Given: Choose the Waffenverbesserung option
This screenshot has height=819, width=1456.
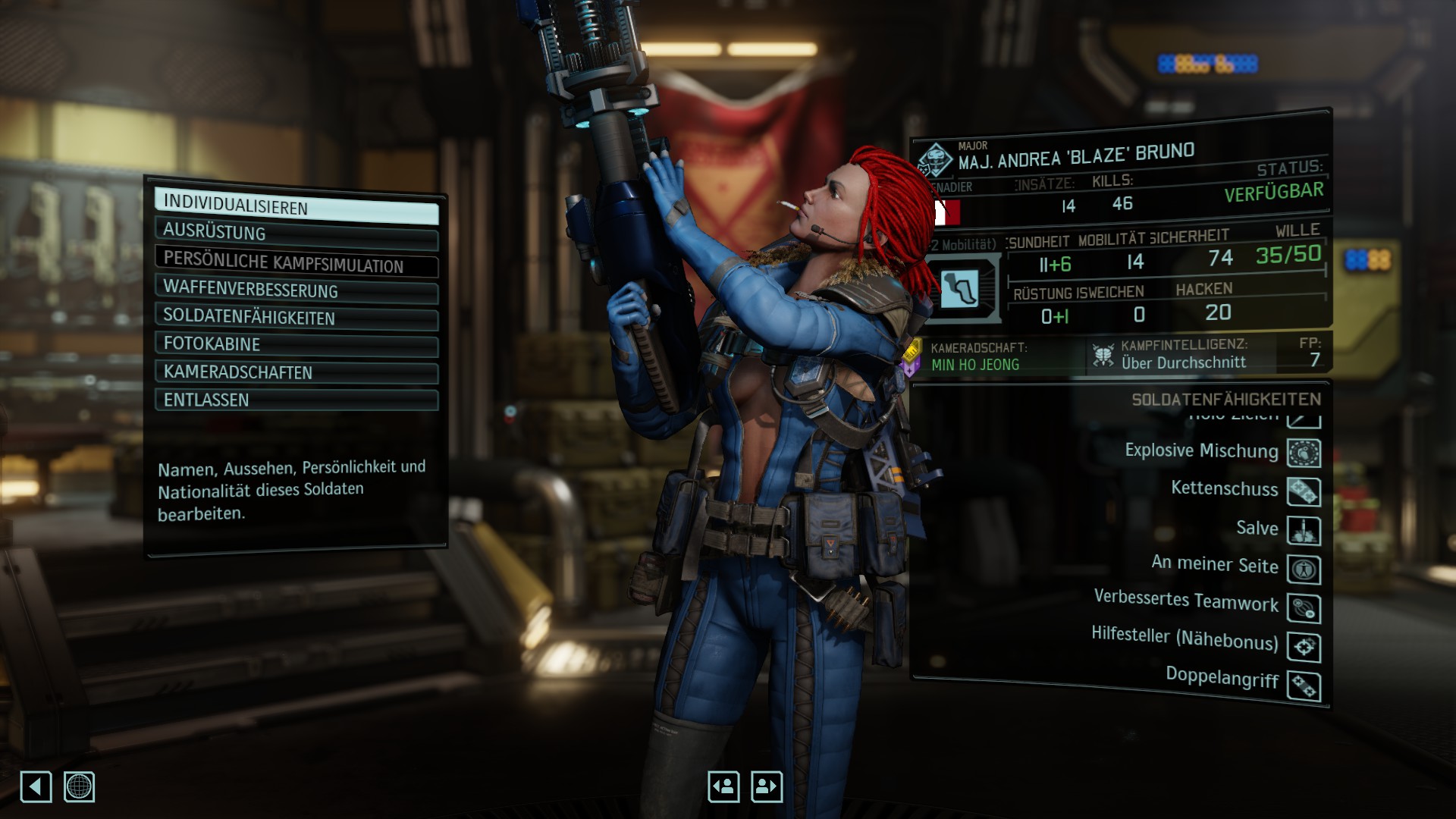Looking at the screenshot, I should 296,290.
